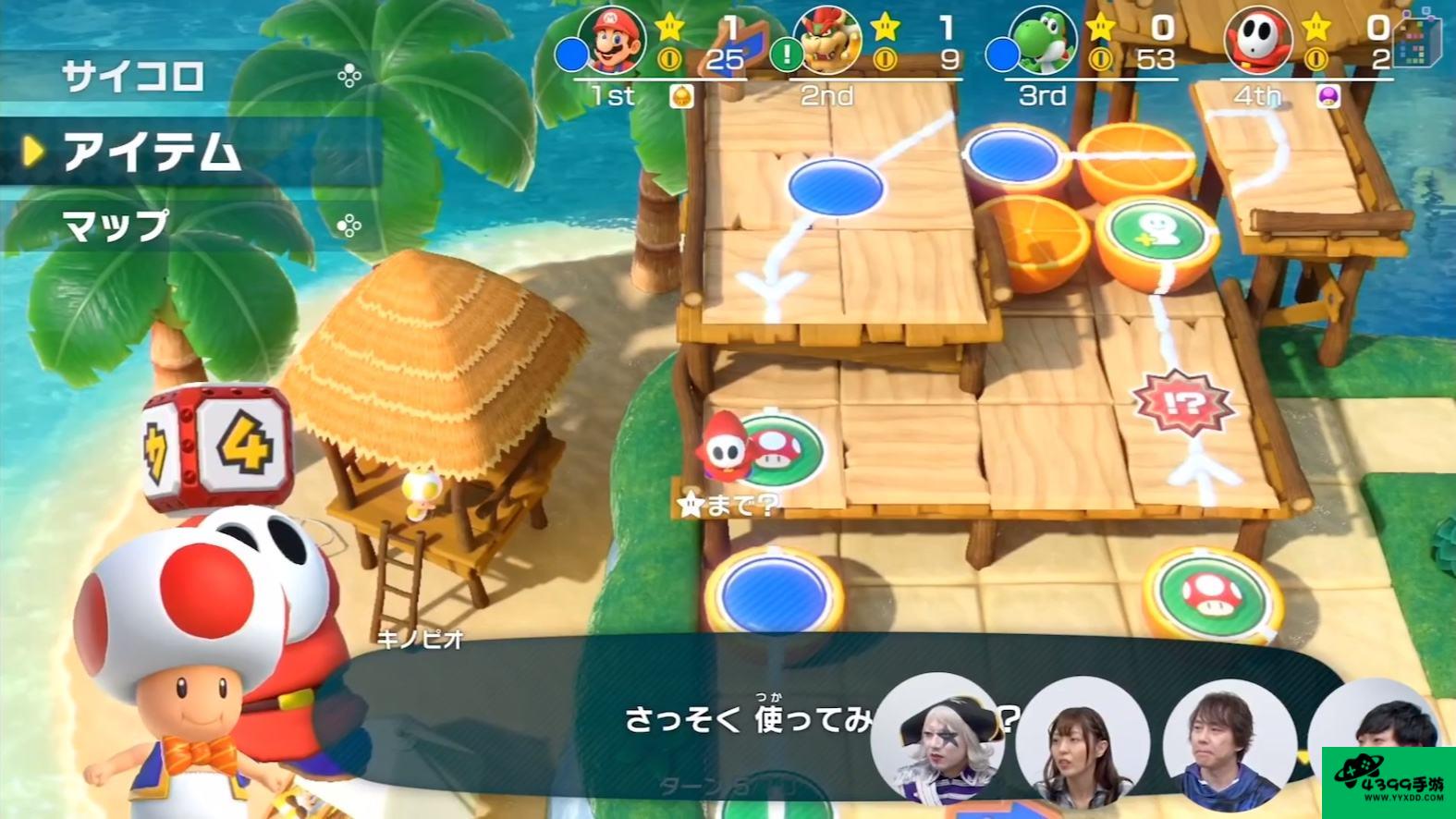Select the サイコロ dice menu option
Viewport: 1456px width, 819px height.
pos(134,76)
